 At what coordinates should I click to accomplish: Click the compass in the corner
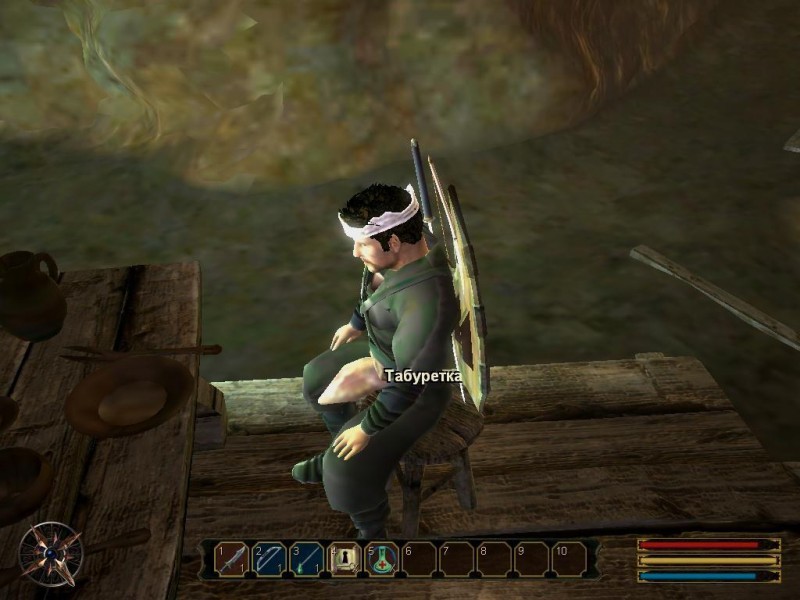pos(50,553)
